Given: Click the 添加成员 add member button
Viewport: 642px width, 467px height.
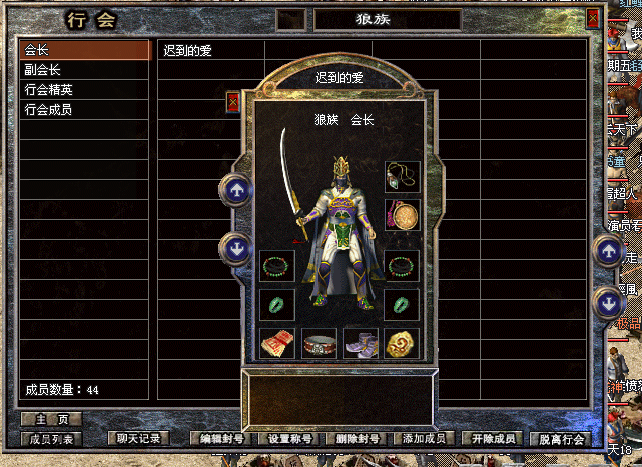Looking at the screenshot, I should [424, 438].
